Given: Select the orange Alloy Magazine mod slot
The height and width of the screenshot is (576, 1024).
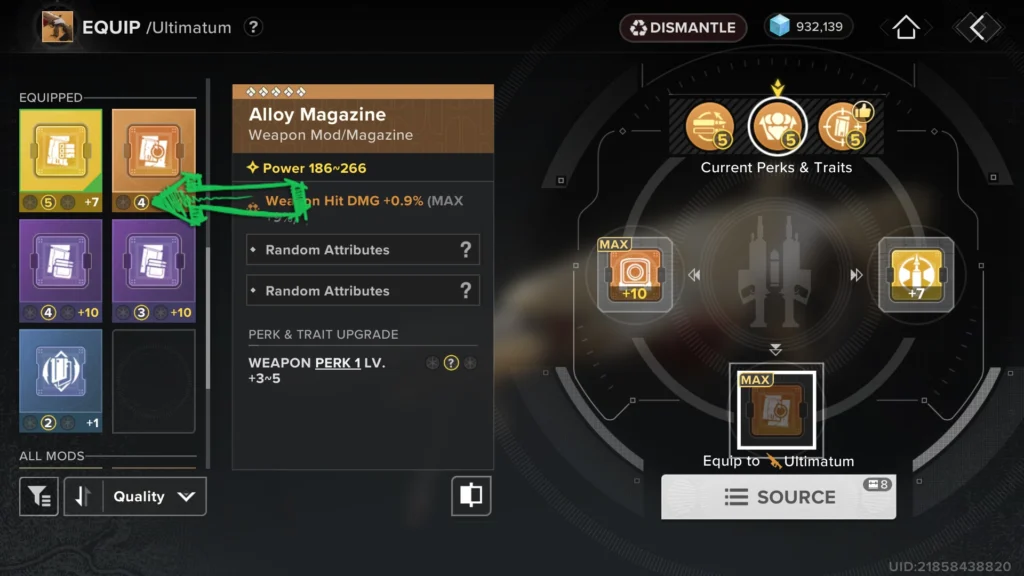Looking at the screenshot, I should click(153, 159).
